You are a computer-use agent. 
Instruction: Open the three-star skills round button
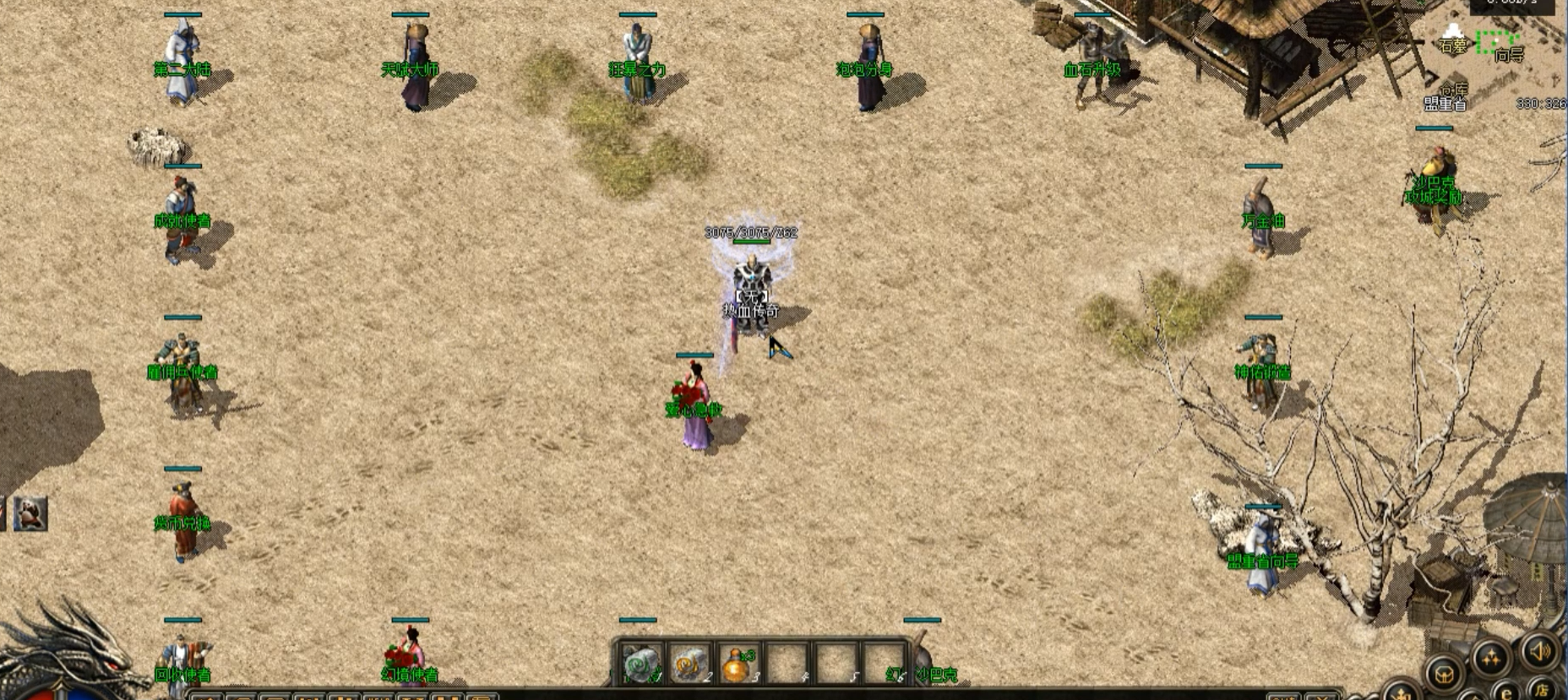pyautogui.click(x=1491, y=658)
